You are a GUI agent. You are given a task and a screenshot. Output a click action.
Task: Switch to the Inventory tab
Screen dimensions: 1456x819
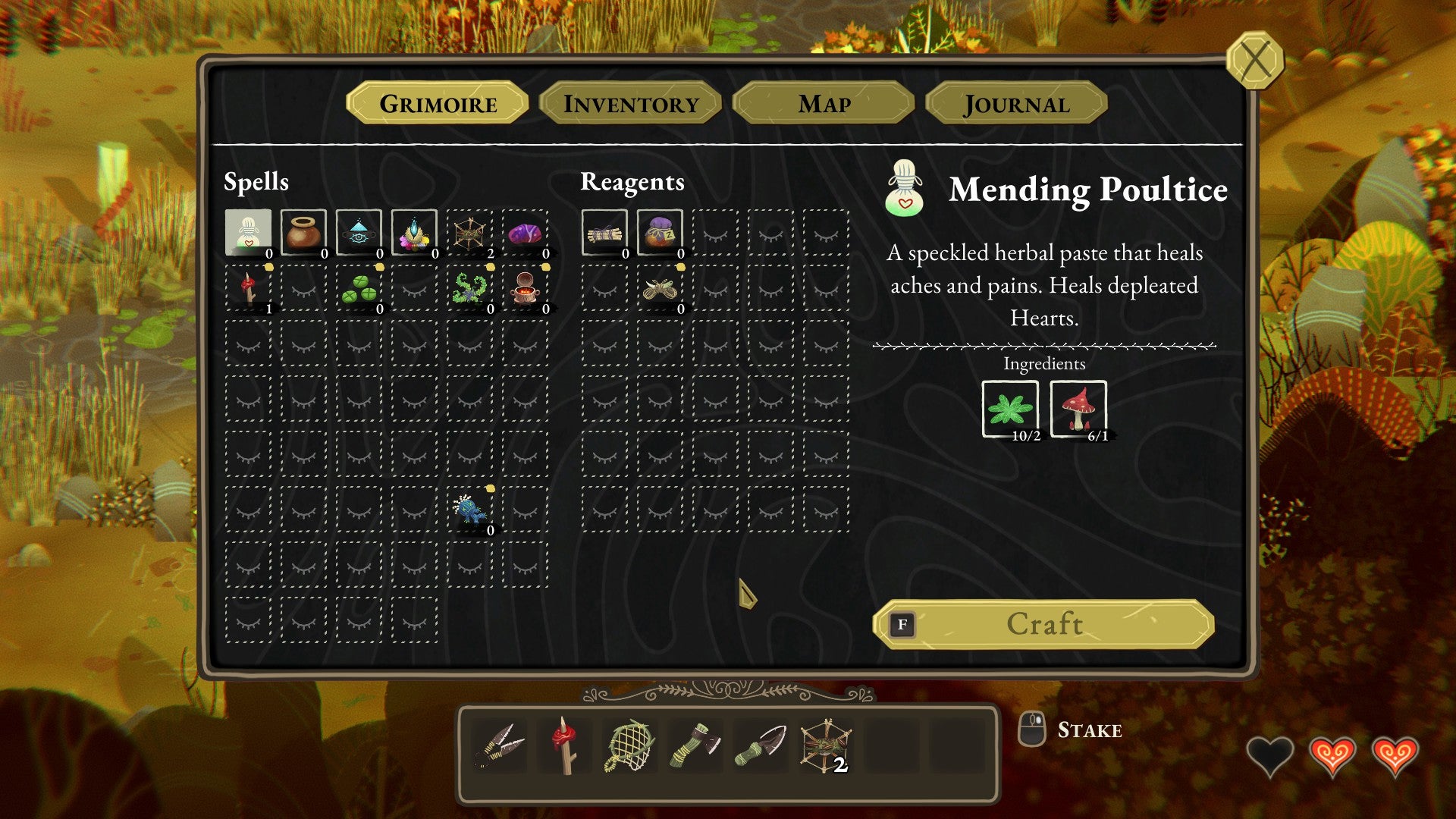tap(630, 103)
